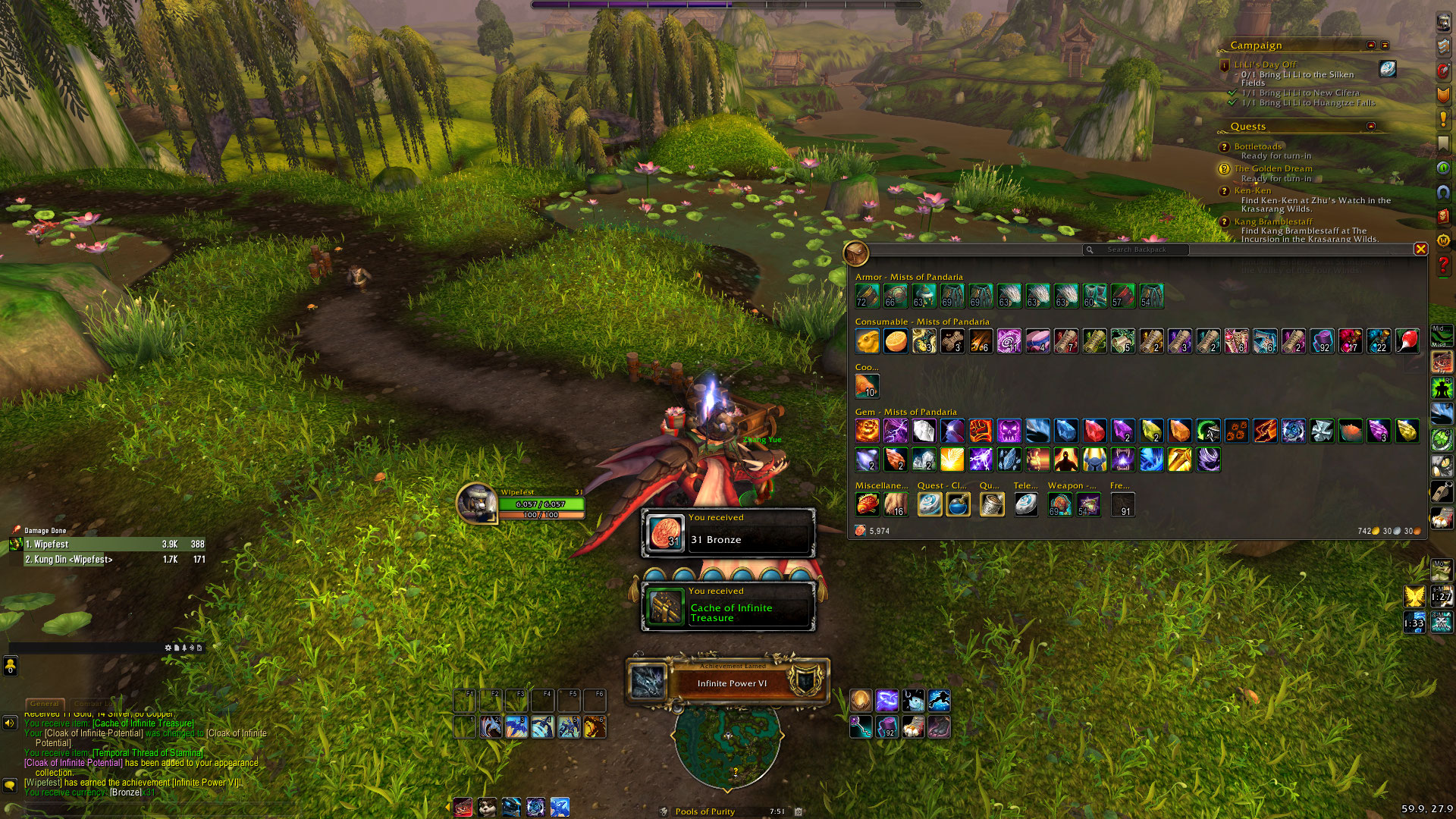This screenshot has height=819, width=1456.
Task: Collapse the Quests tracker section
Action: point(1371,126)
